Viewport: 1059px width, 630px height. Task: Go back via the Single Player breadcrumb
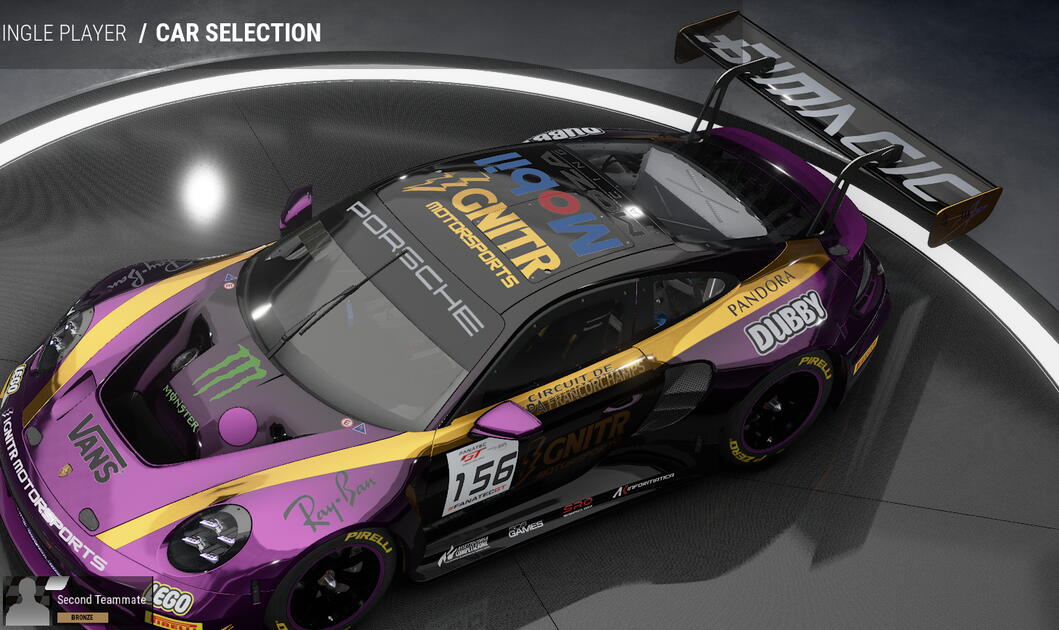[64, 33]
